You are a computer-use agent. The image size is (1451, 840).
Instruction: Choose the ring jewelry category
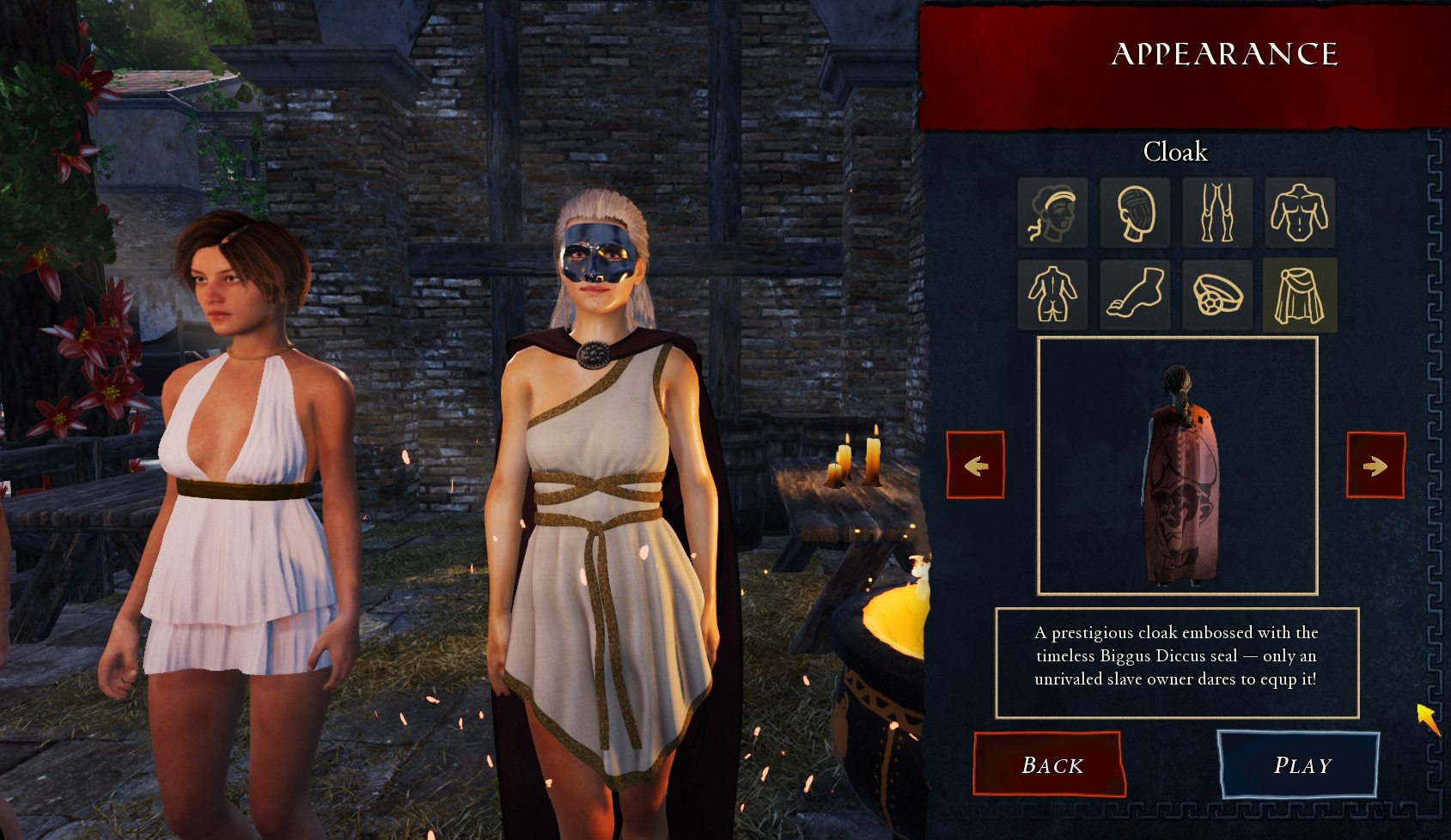(1216, 295)
